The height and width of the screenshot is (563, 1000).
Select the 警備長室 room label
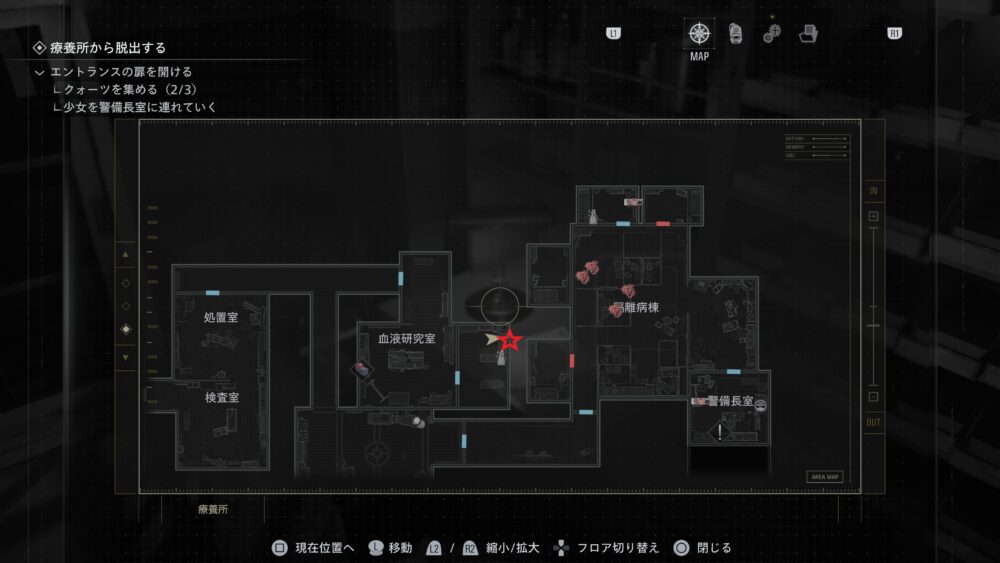(729, 401)
